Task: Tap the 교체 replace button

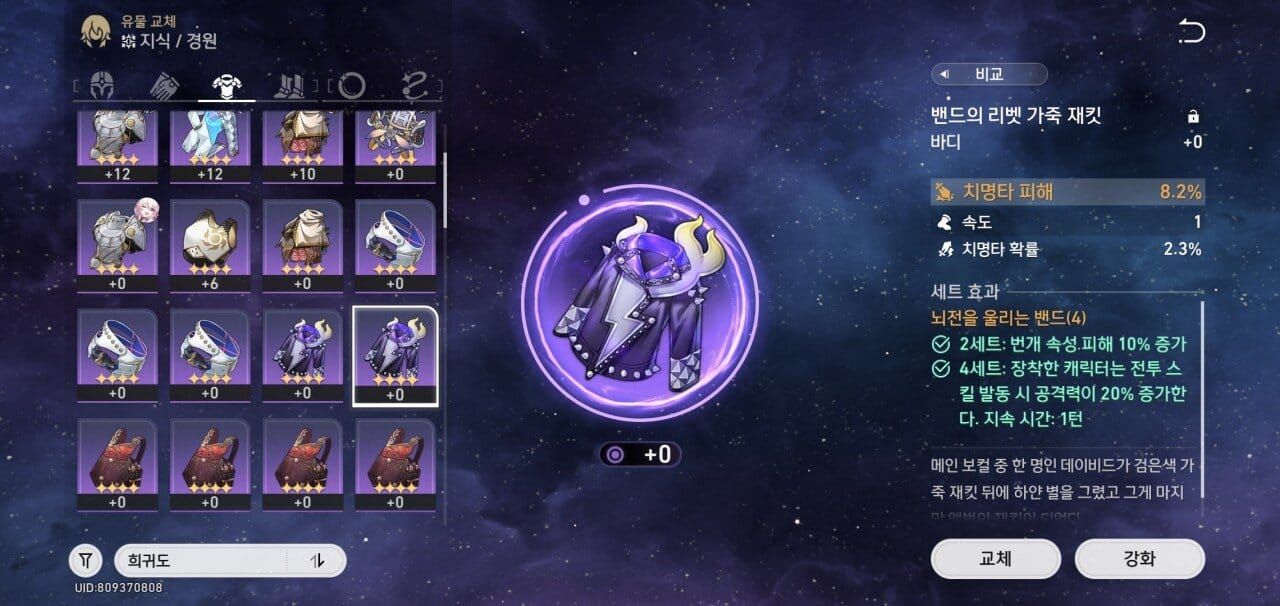Action: [x=995, y=559]
